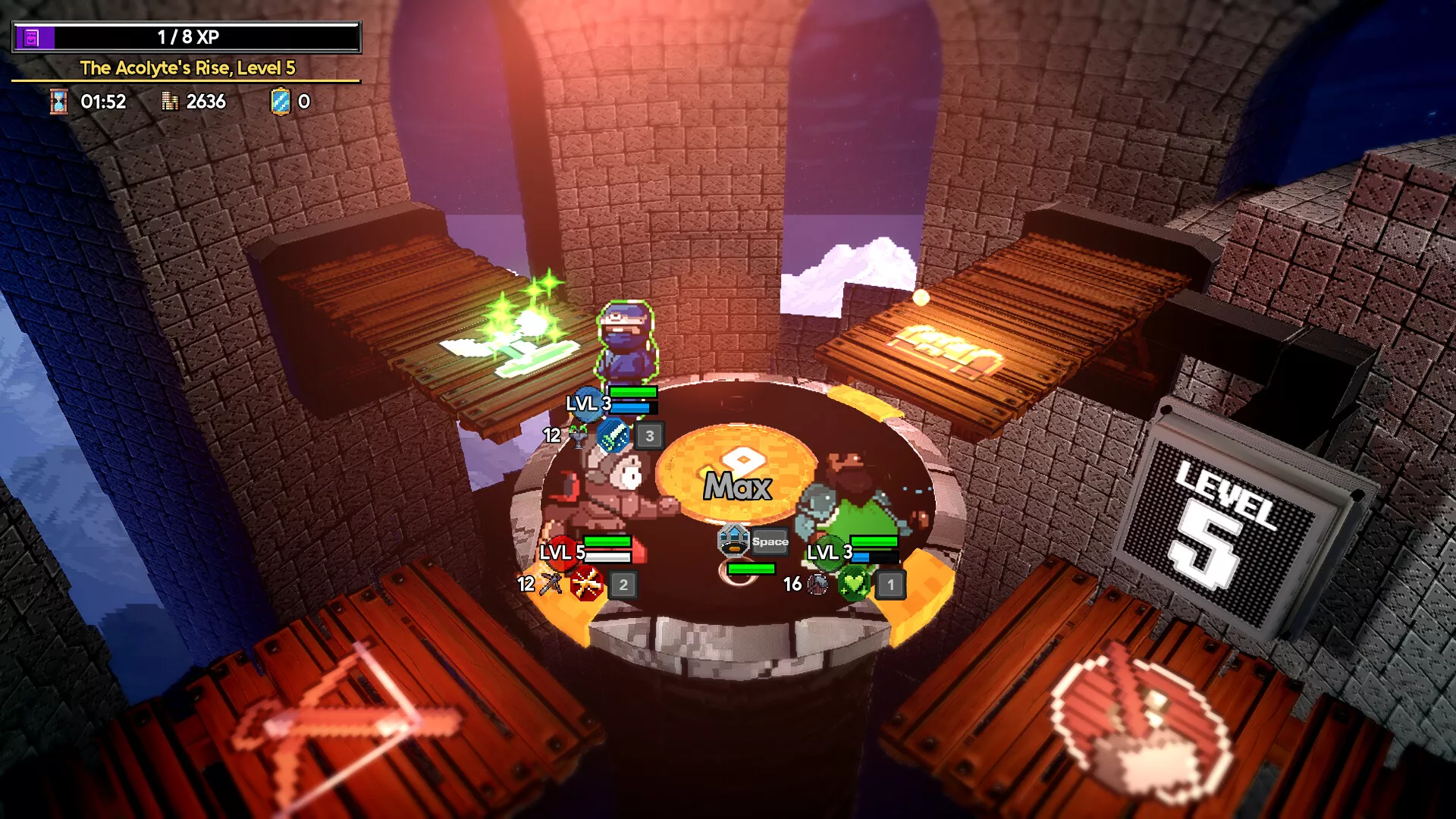Activate the blue sword ability icon
1456x819 pixels.
coord(613,436)
